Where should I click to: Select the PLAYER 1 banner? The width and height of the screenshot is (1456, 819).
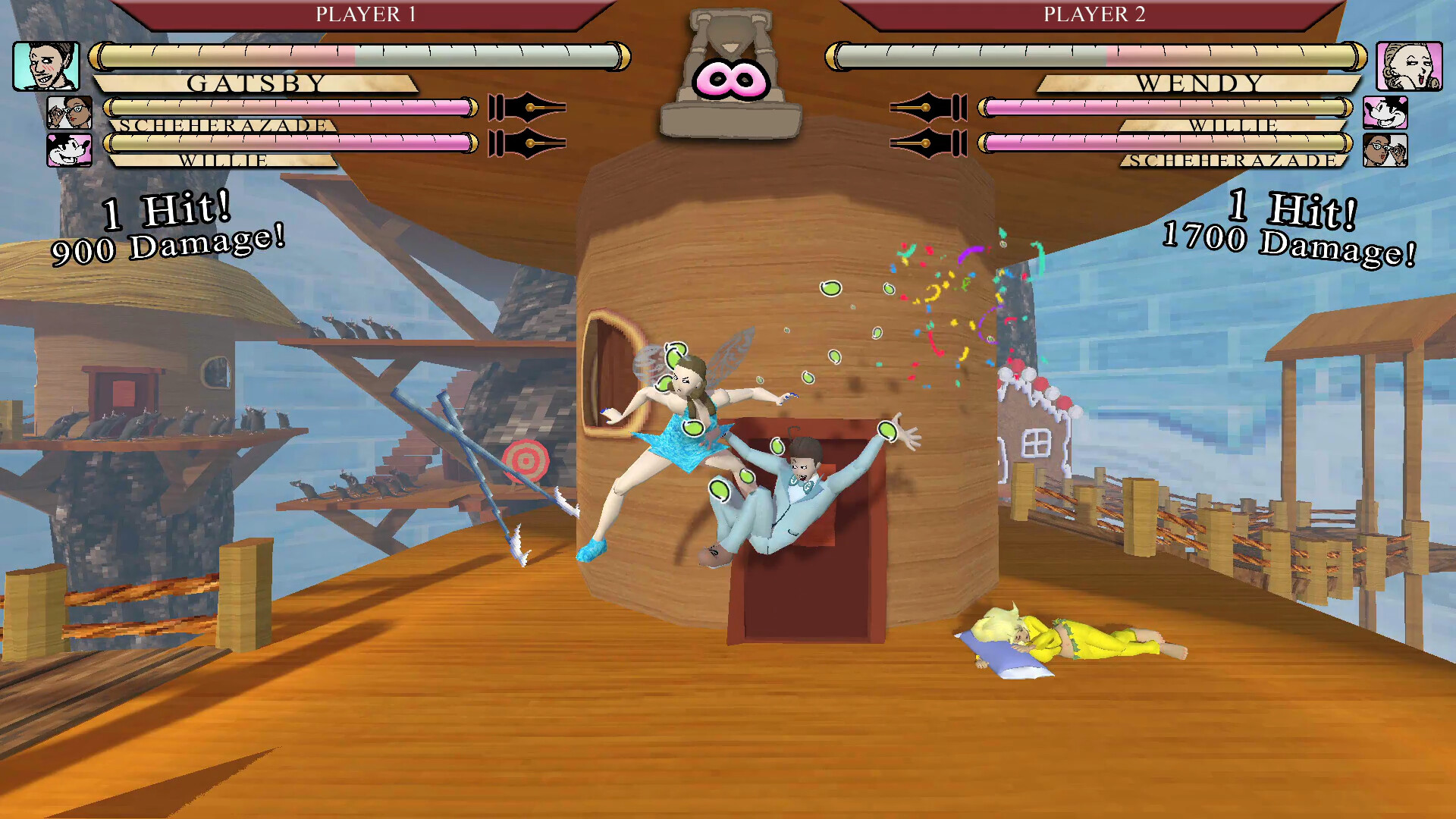coord(366,12)
